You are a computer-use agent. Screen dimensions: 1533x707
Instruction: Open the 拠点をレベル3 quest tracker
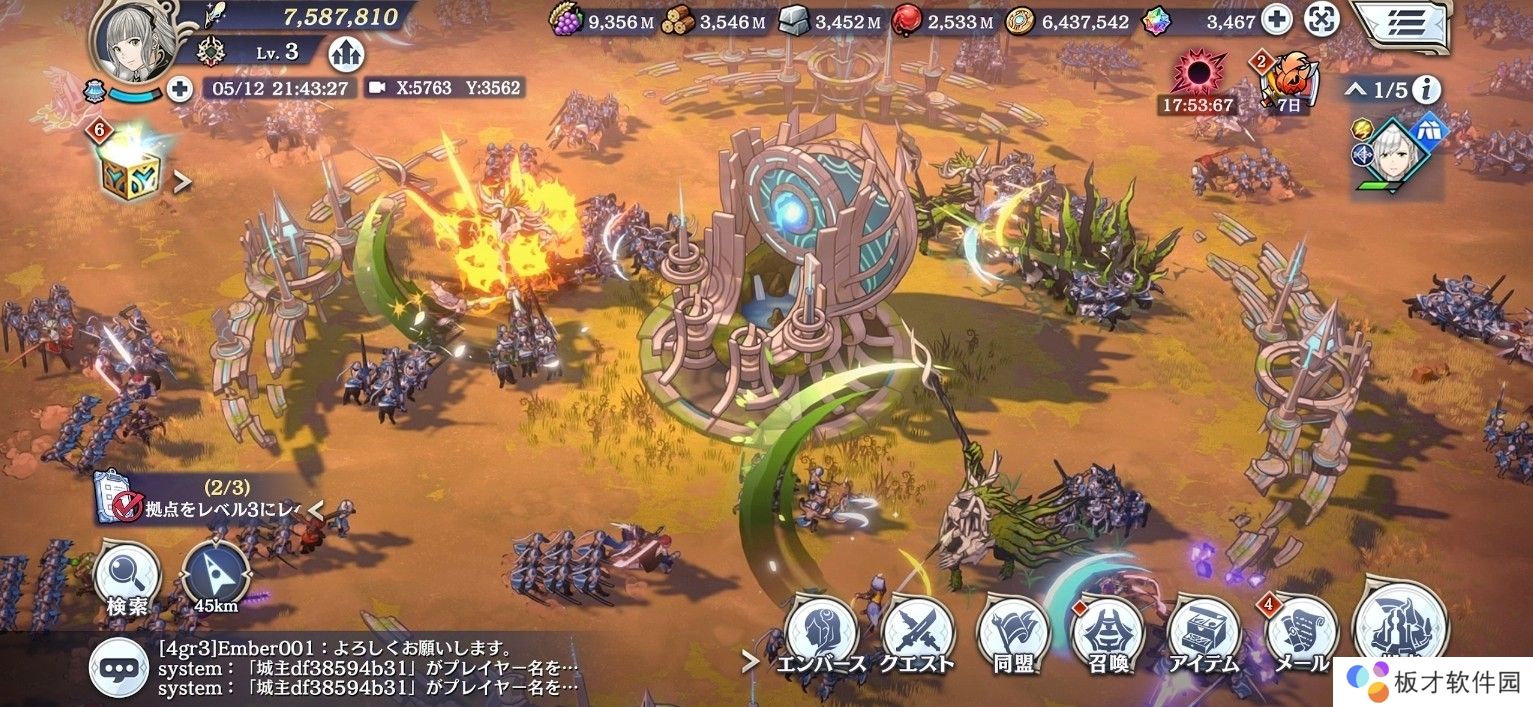point(200,499)
